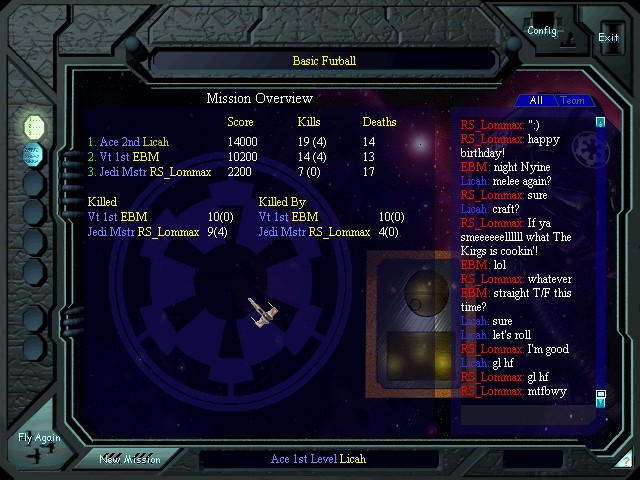The width and height of the screenshot is (640, 480).
Task: Switch chat to the All tab
Action: click(x=536, y=101)
